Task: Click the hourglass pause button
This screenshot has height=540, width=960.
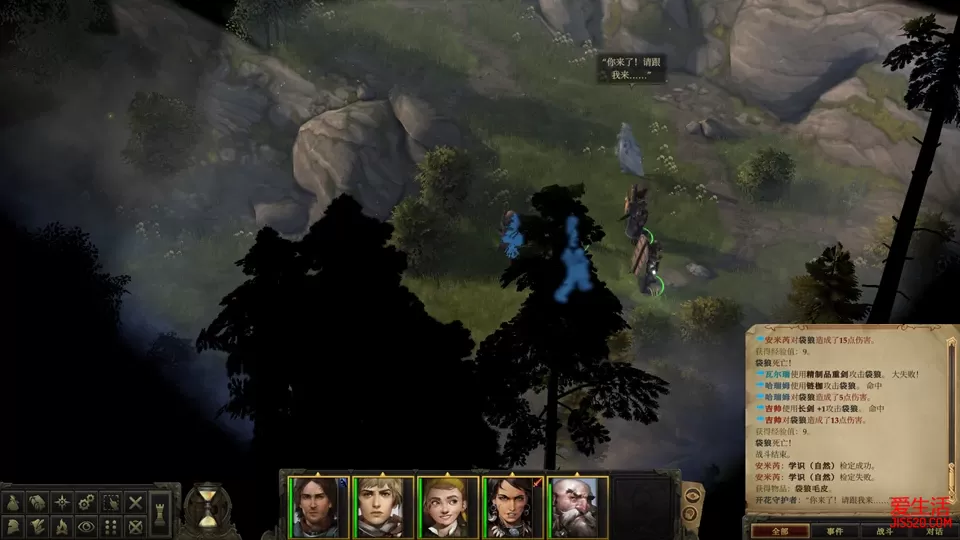Action: coord(207,508)
